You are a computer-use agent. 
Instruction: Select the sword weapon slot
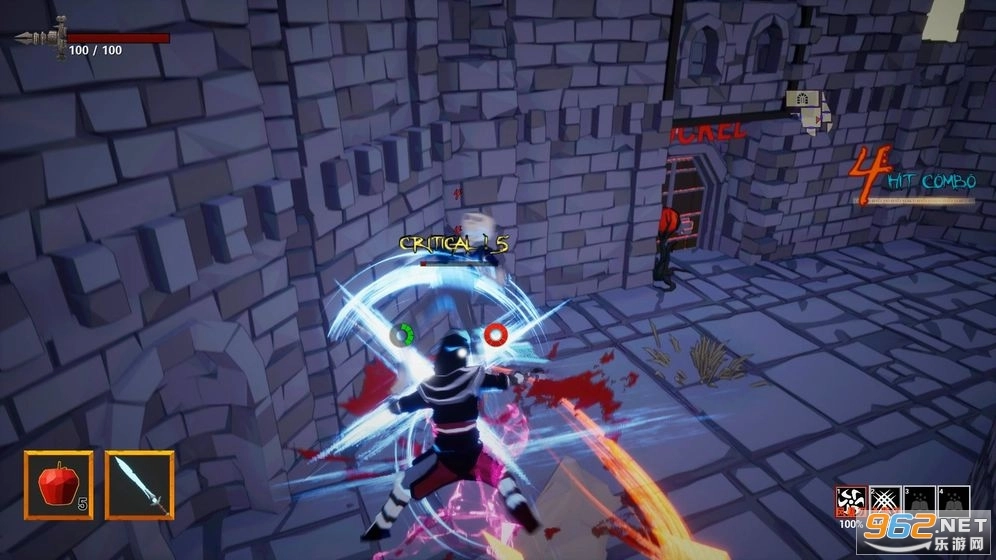point(139,485)
